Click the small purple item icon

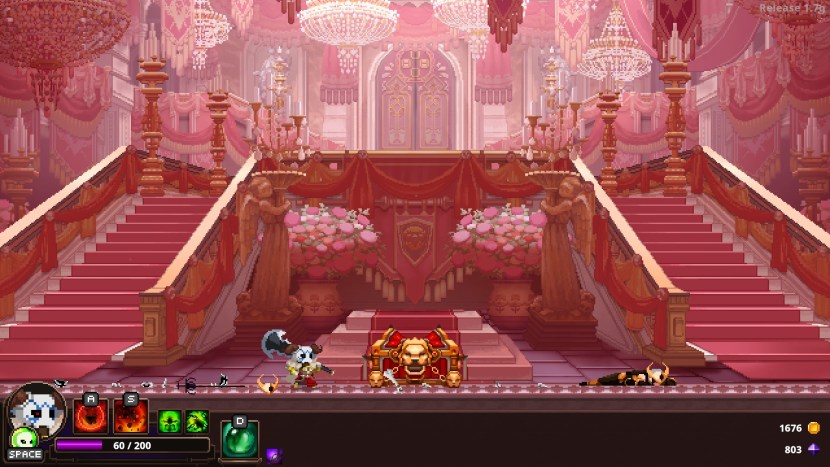[273, 456]
